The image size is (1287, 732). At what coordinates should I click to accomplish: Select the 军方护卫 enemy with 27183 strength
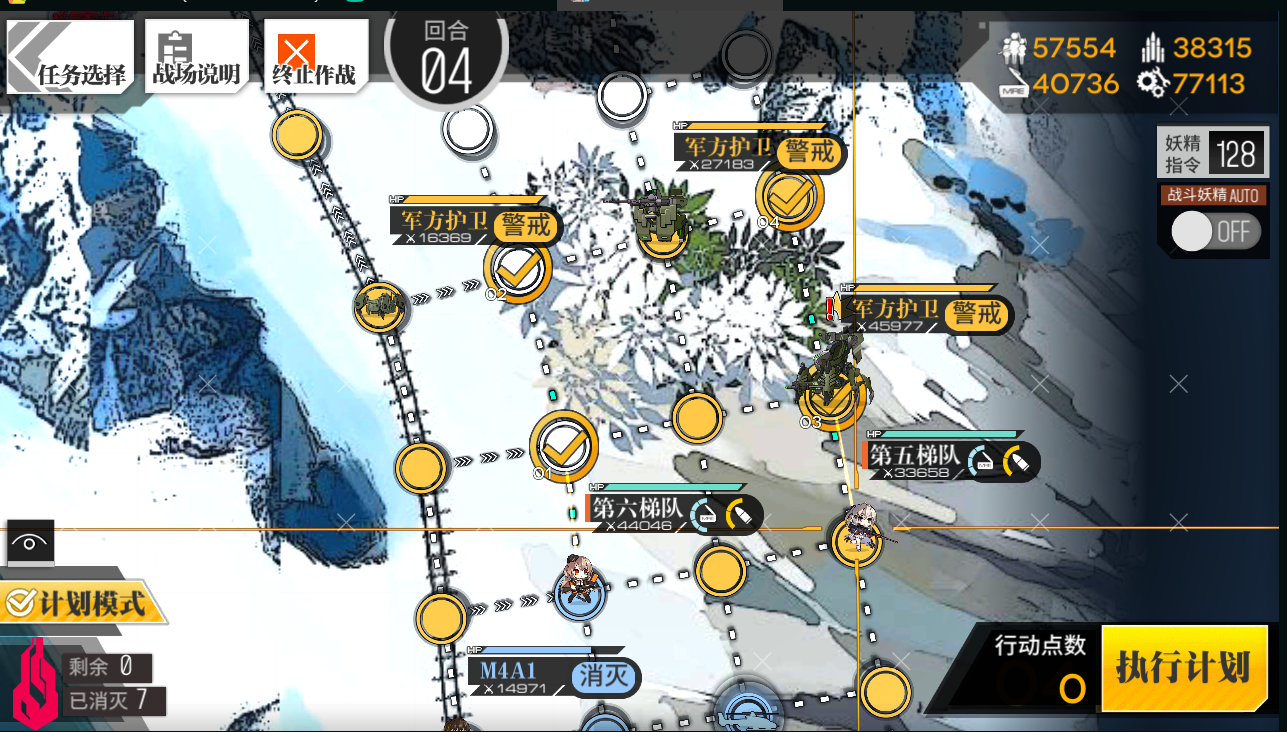(658, 220)
